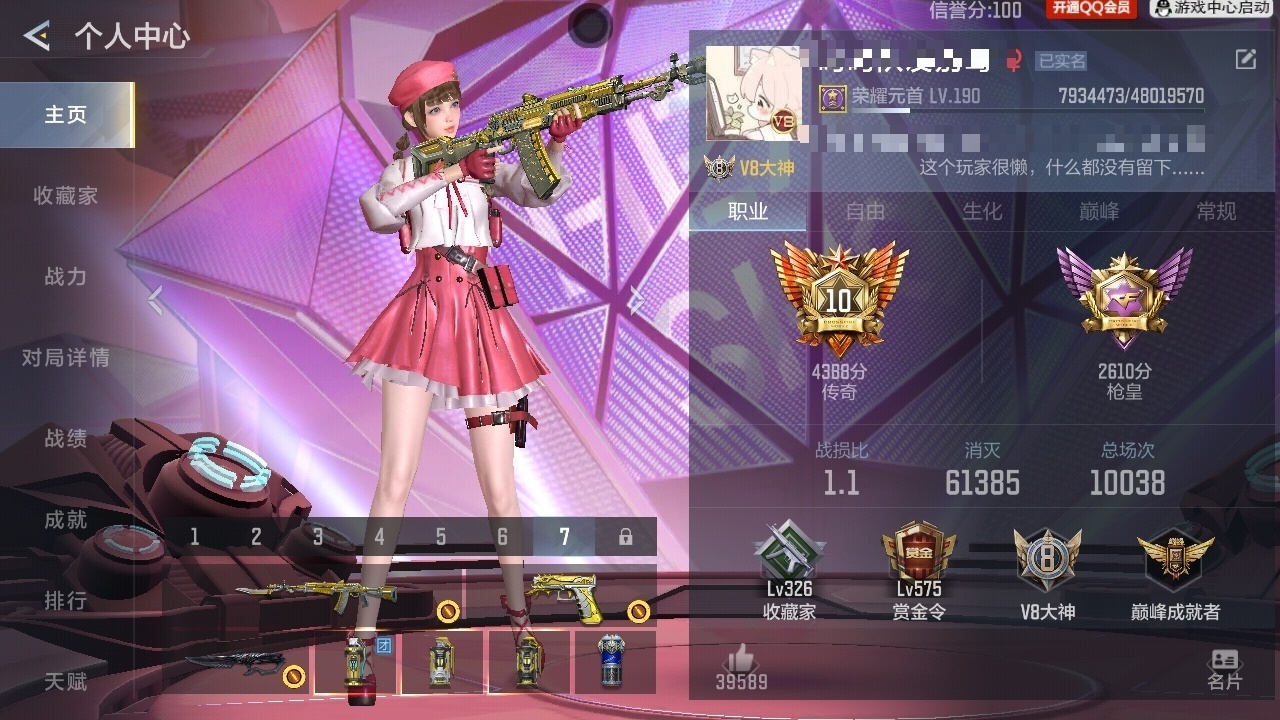Select 战力 in the left sidebar
The image size is (1280, 720).
point(66,277)
